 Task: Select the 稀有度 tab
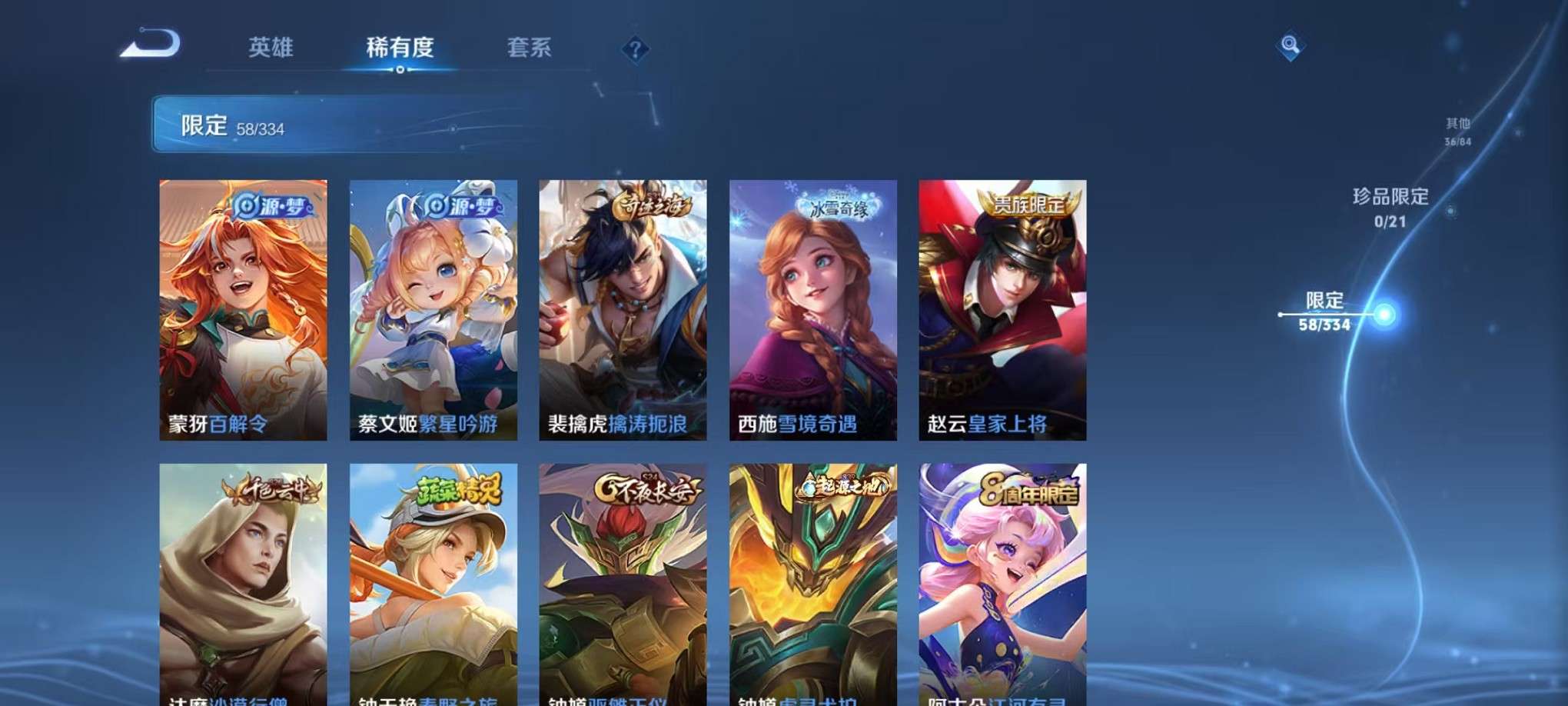coord(400,48)
